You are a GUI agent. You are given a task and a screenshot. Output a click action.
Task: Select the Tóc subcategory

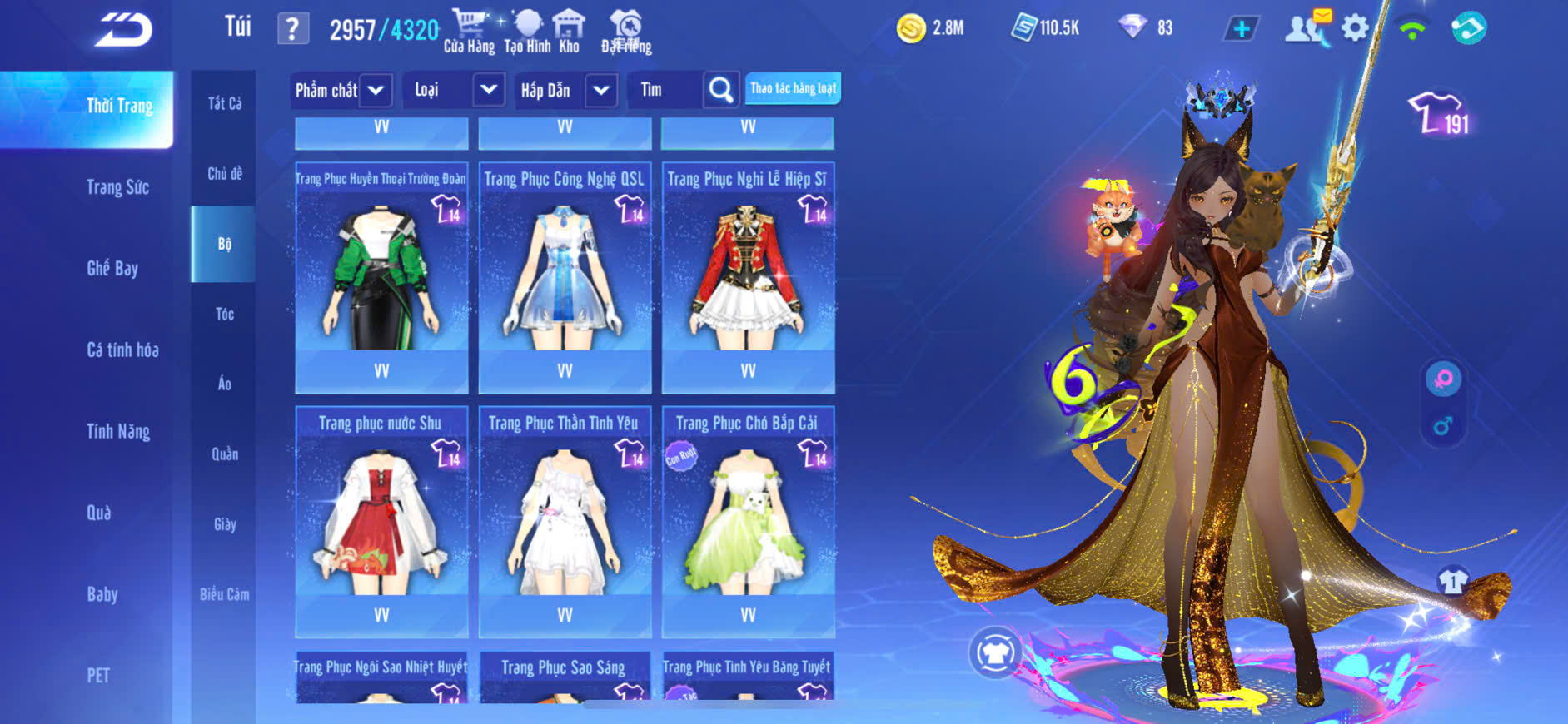point(224,314)
